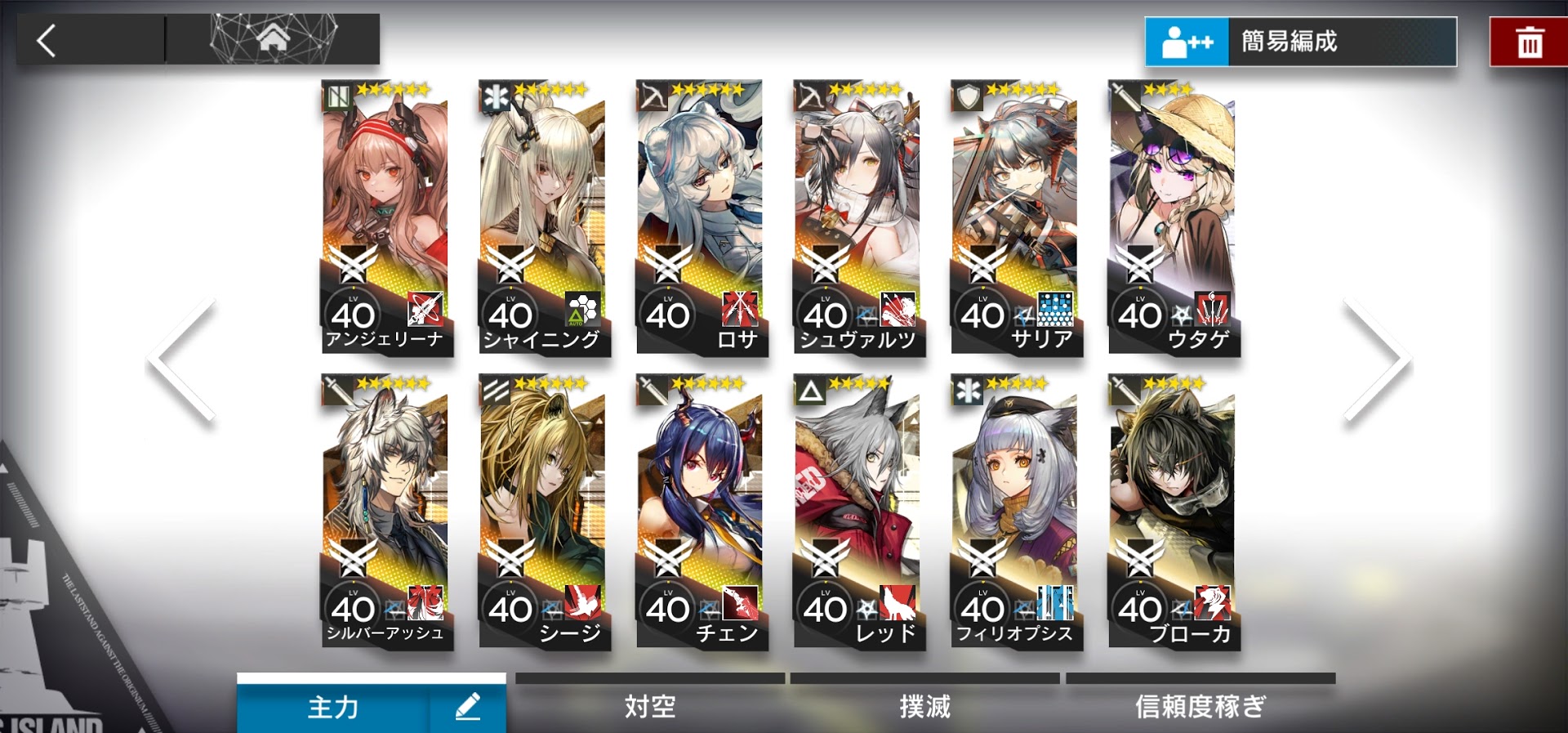Open 簡易編成 quick squad formation
The image size is (1568, 733).
pos(1300,42)
